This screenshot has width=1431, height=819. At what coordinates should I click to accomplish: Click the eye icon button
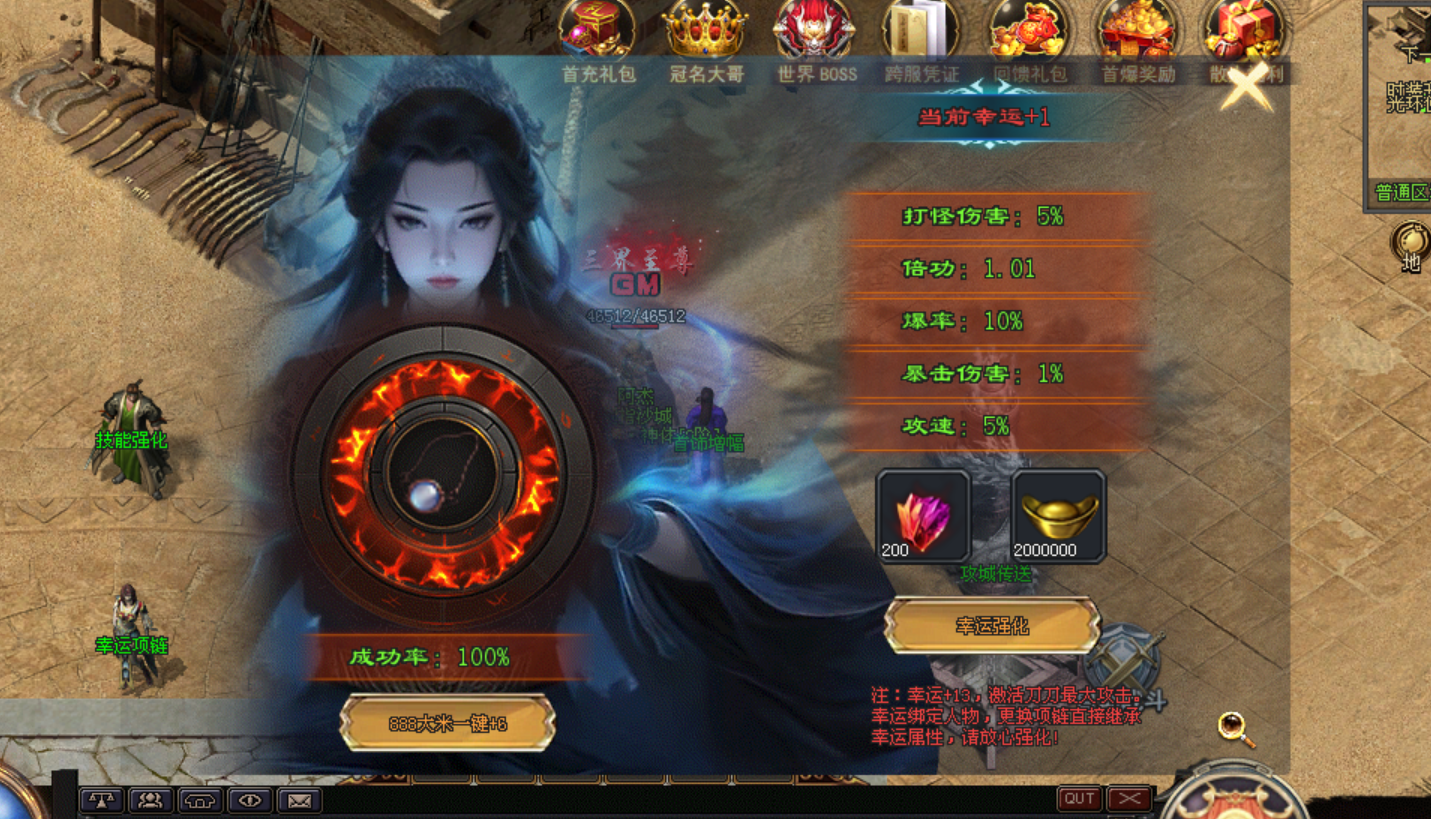[250, 800]
